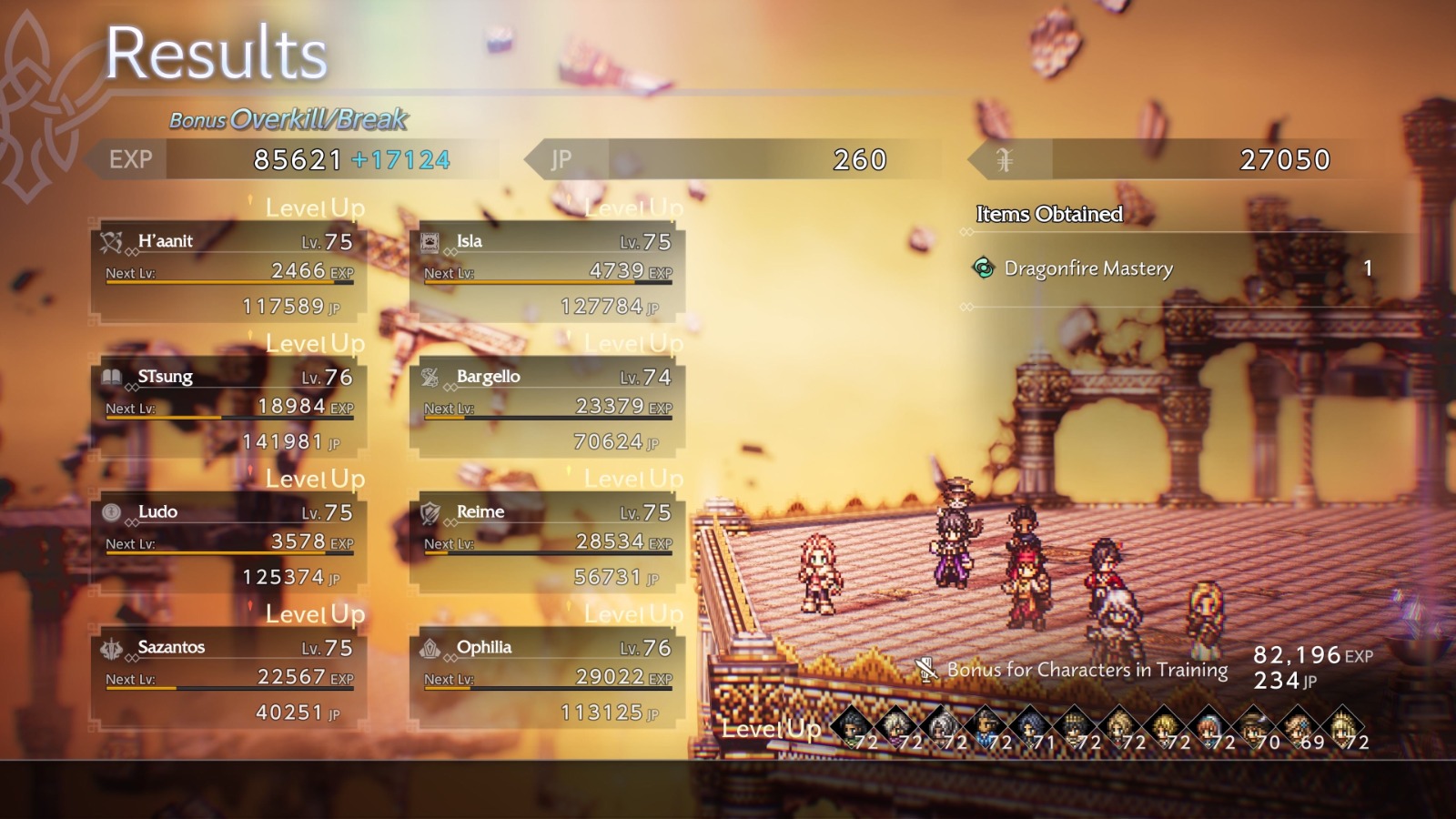Image resolution: width=1456 pixels, height=819 pixels.
Task: Select the Dragonfire Mastery item row
Action: point(1174,268)
